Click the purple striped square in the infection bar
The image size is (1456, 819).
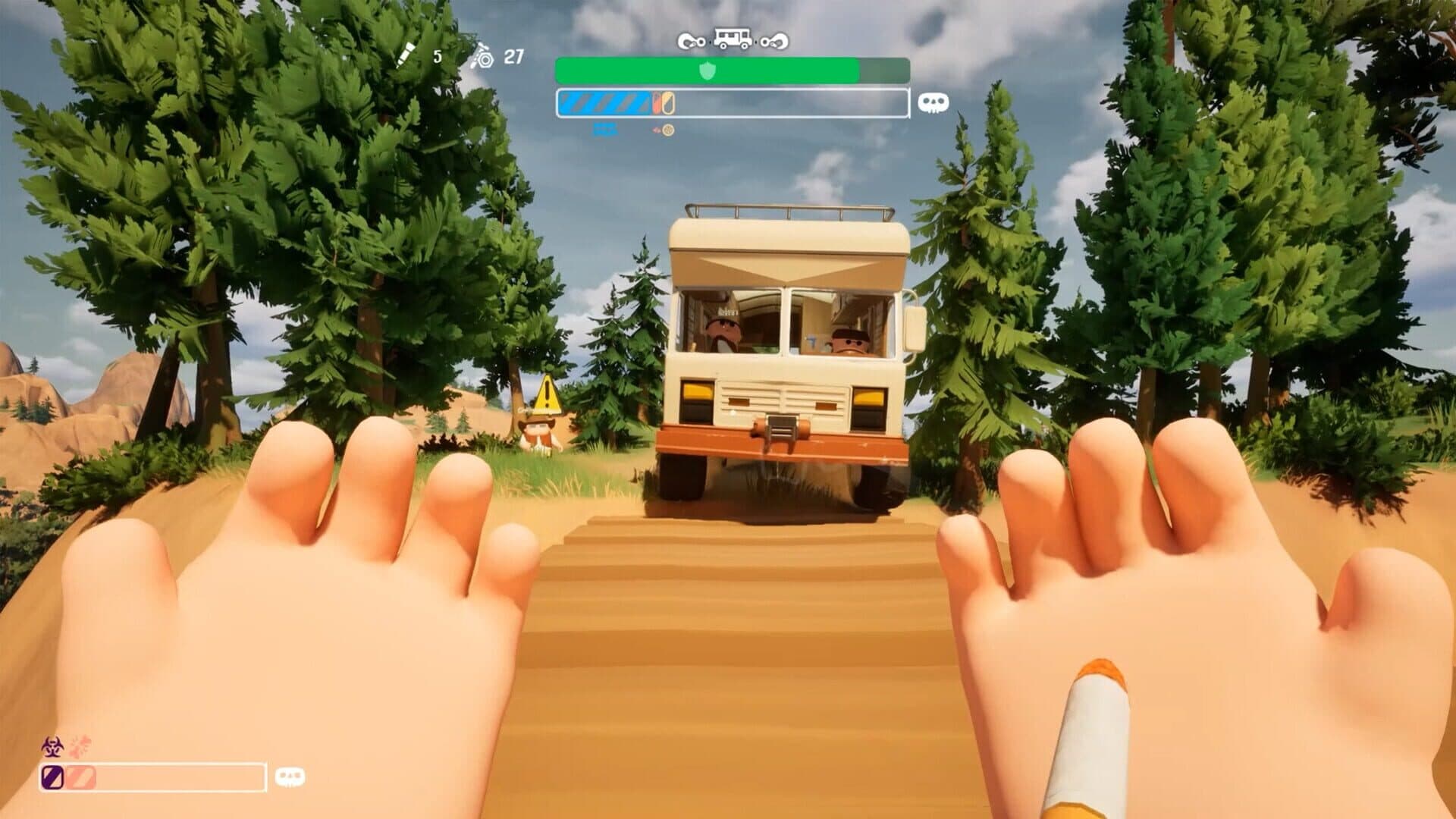coord(52,777)
